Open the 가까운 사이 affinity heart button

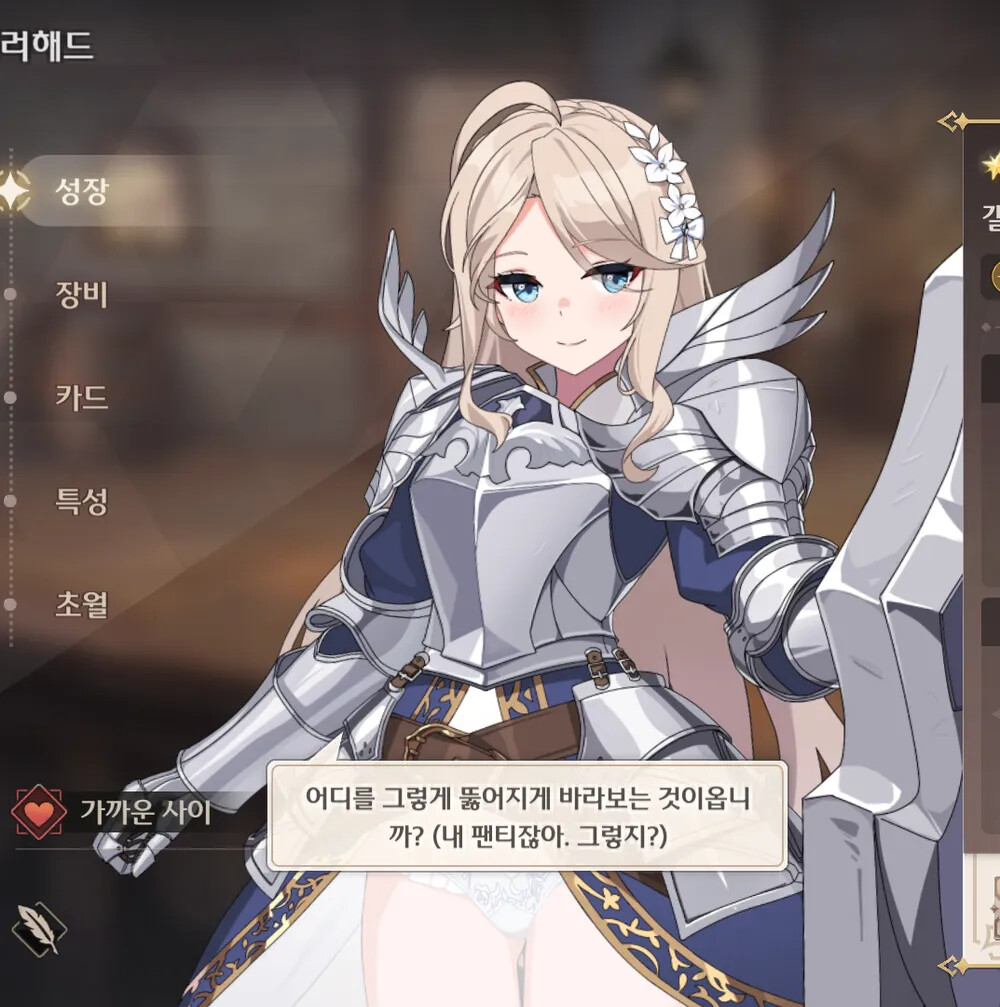[40, 811]
